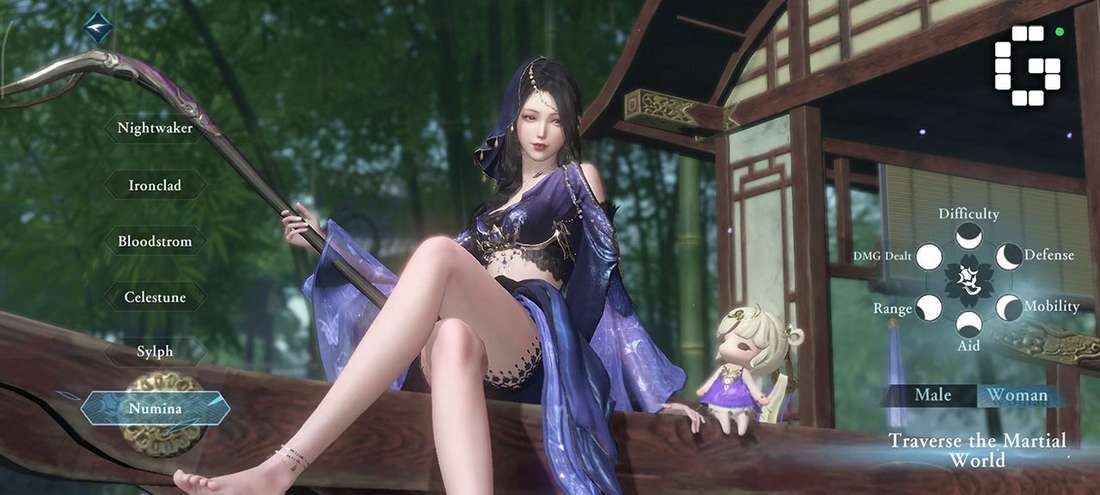Open the white G logo overlay
The image size is (1100, 495).
coord(1027,66)
